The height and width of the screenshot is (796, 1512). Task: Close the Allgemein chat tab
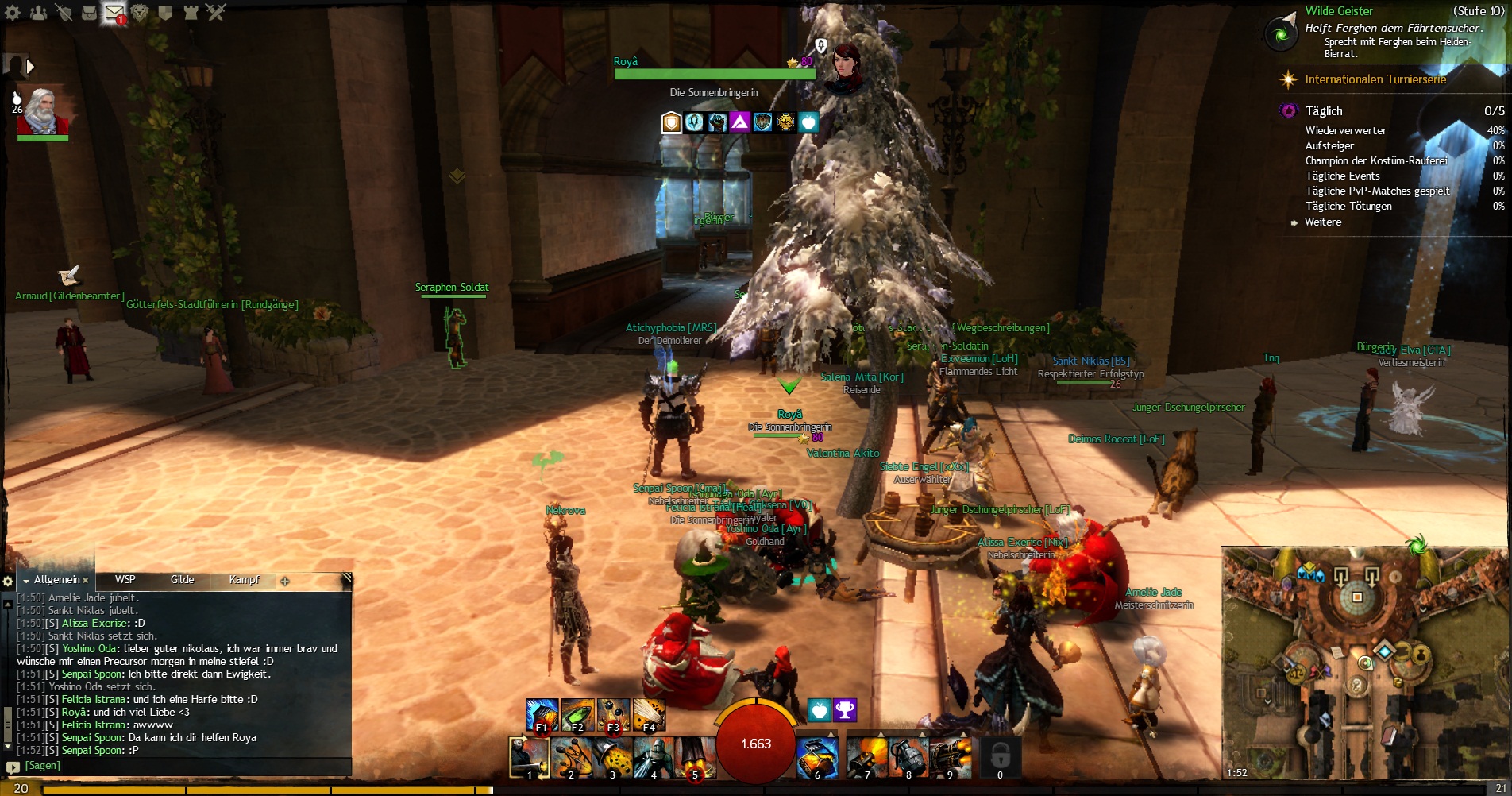tap(86, 581)
